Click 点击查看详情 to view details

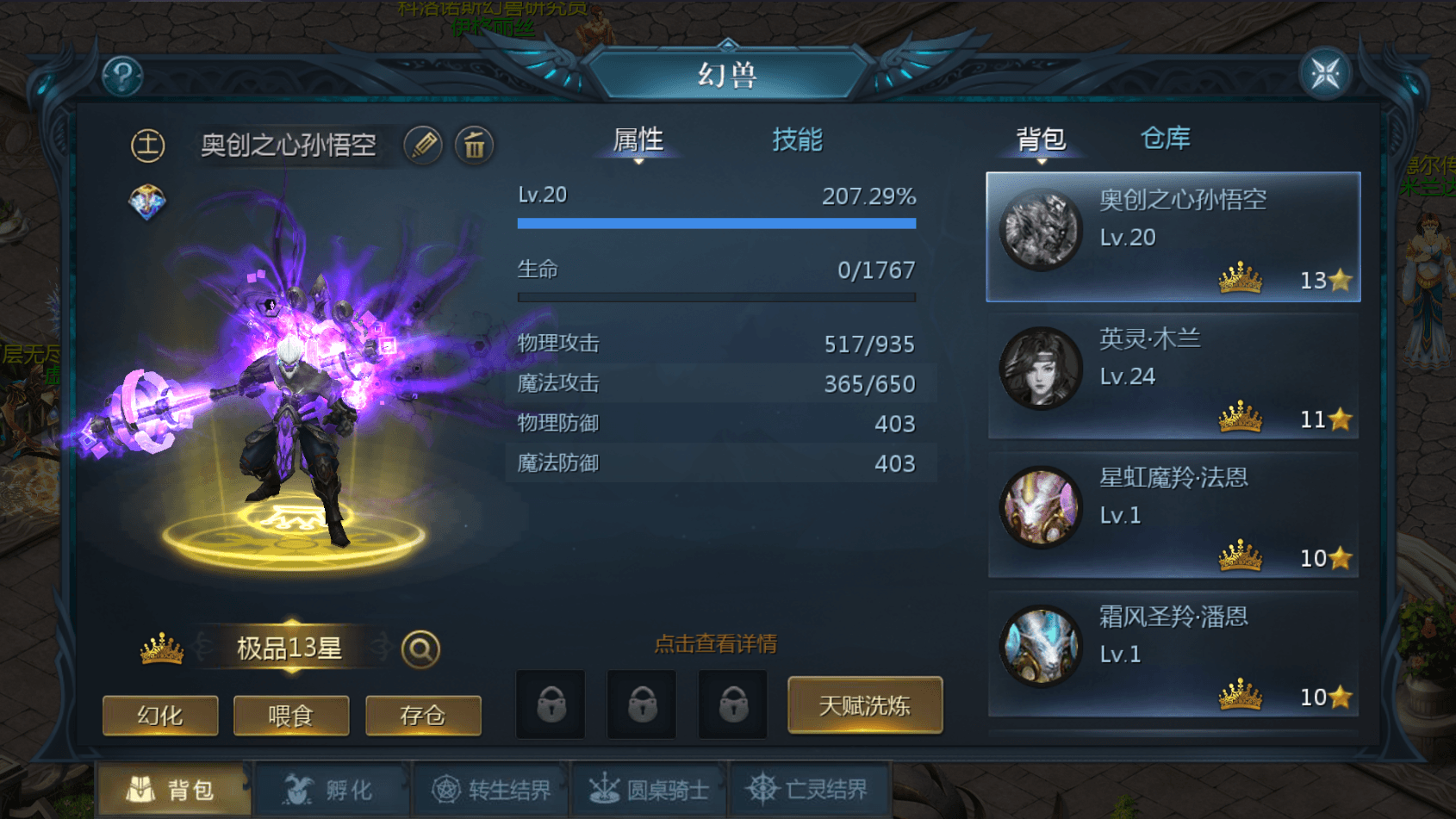click(715, 644)
